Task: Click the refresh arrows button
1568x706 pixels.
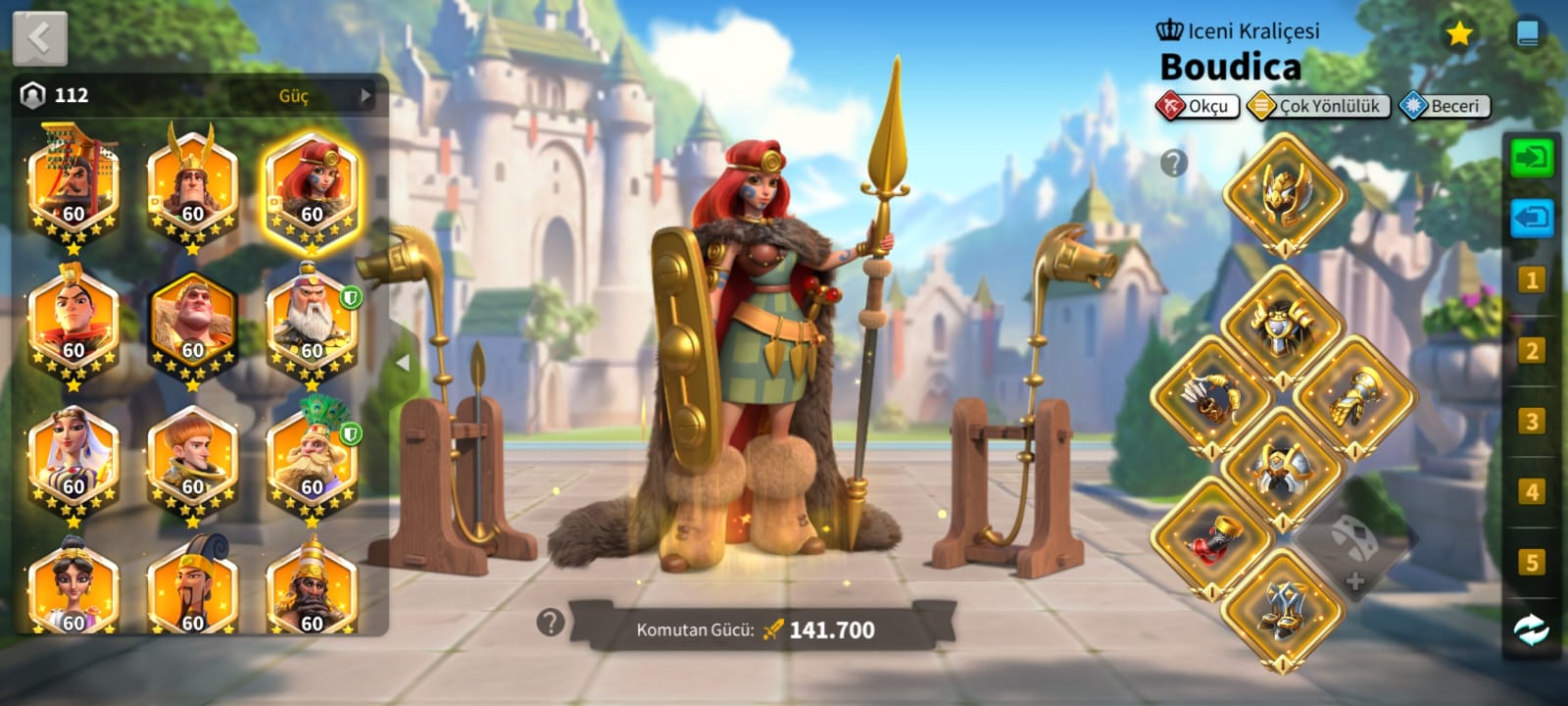Action: [1531, 630]
